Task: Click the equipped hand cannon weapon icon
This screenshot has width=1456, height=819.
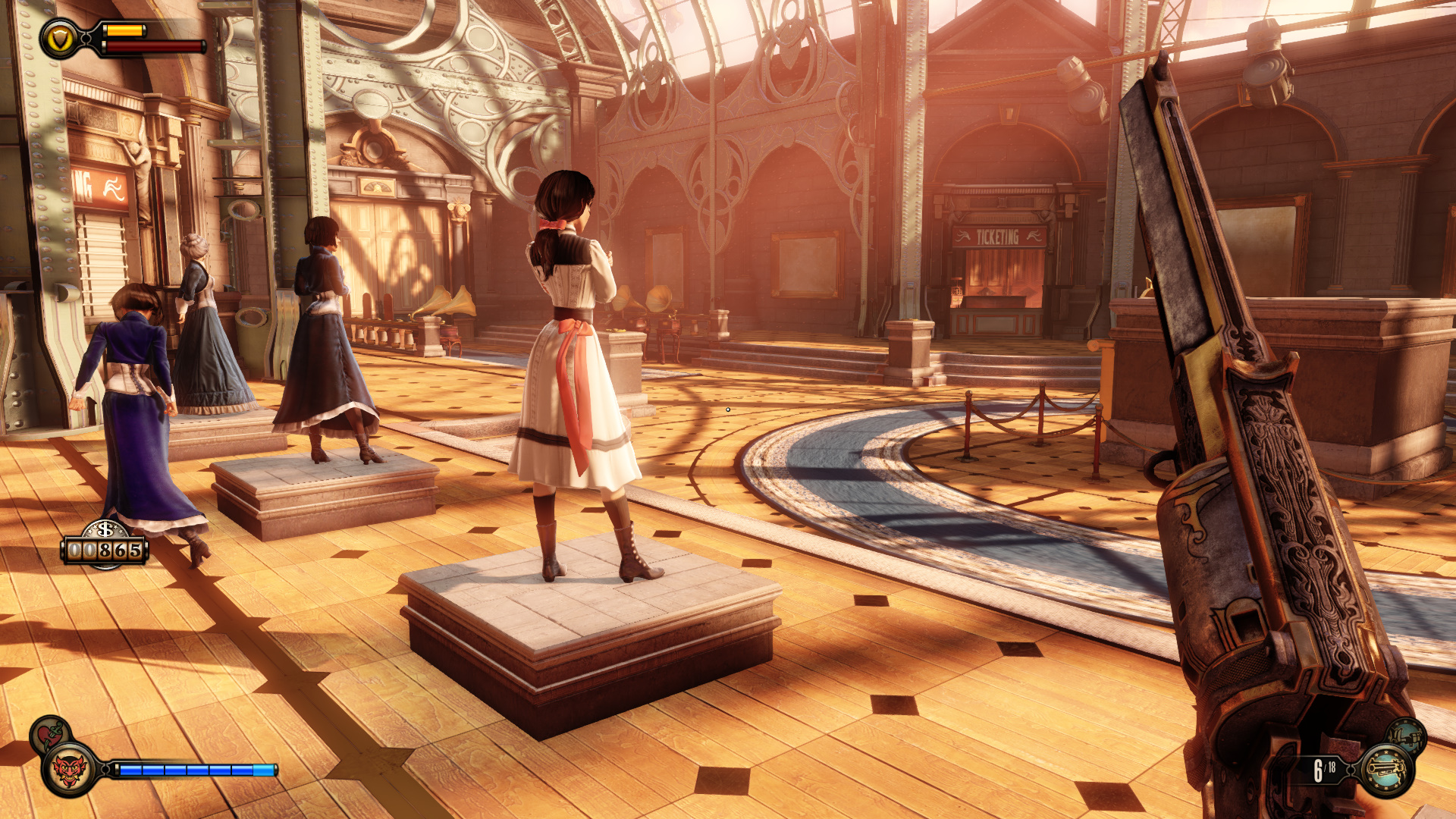Action: [1387, 770]
